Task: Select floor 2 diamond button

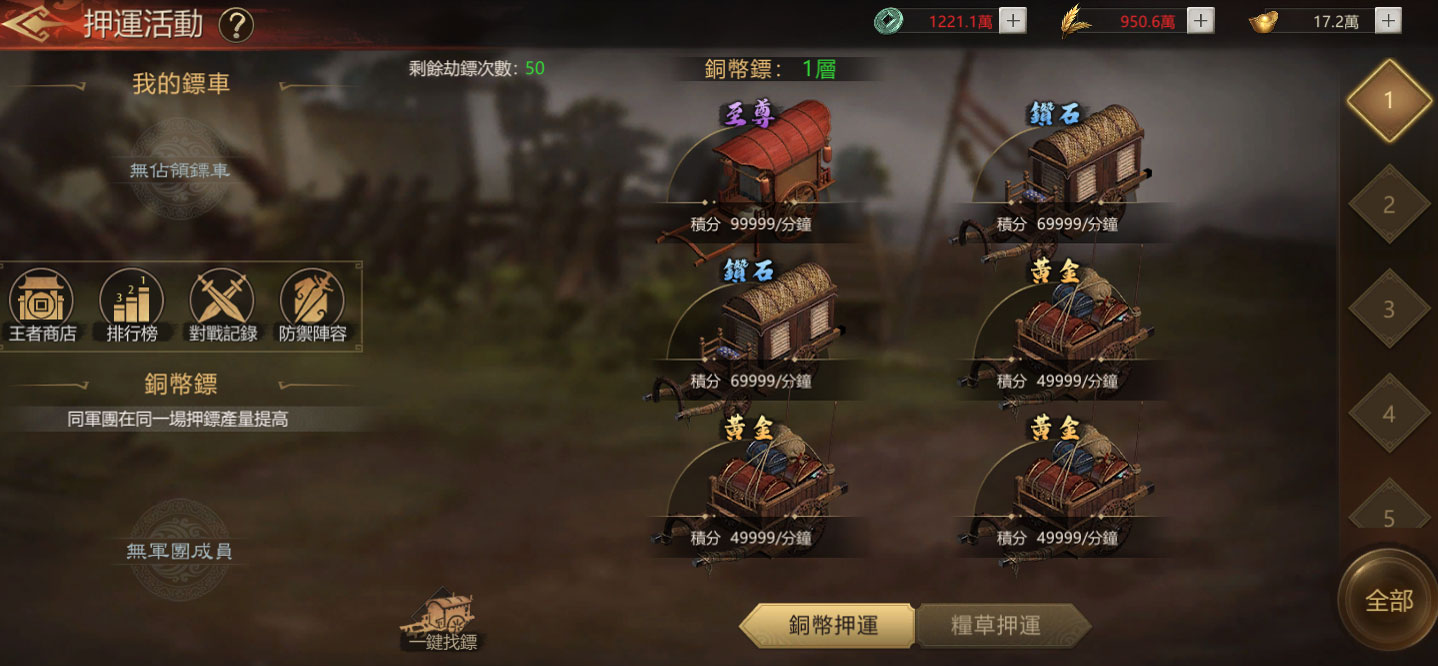Action: [x=1389, y=205]
